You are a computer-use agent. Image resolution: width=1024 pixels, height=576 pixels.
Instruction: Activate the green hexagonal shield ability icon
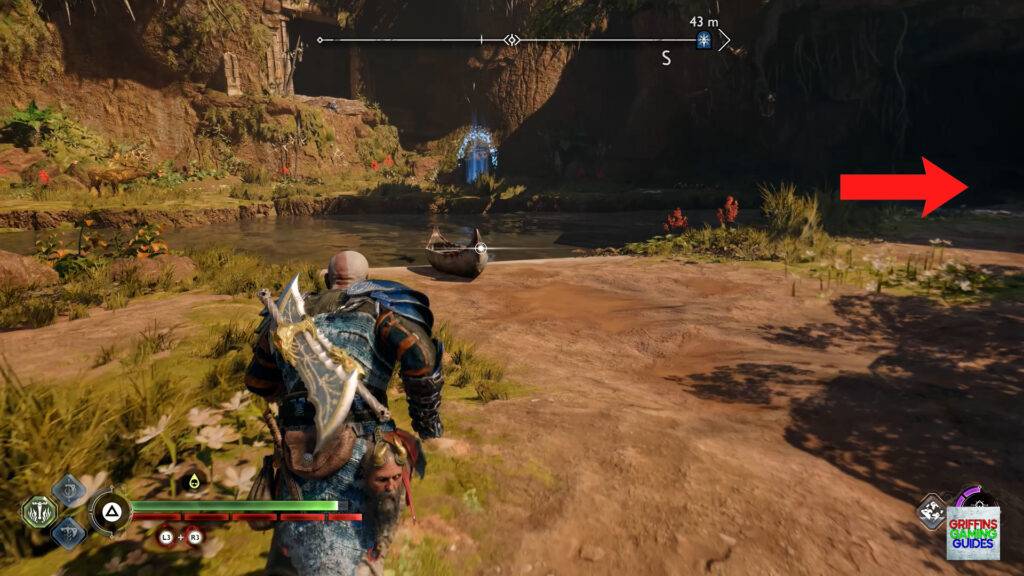point(37,512)
